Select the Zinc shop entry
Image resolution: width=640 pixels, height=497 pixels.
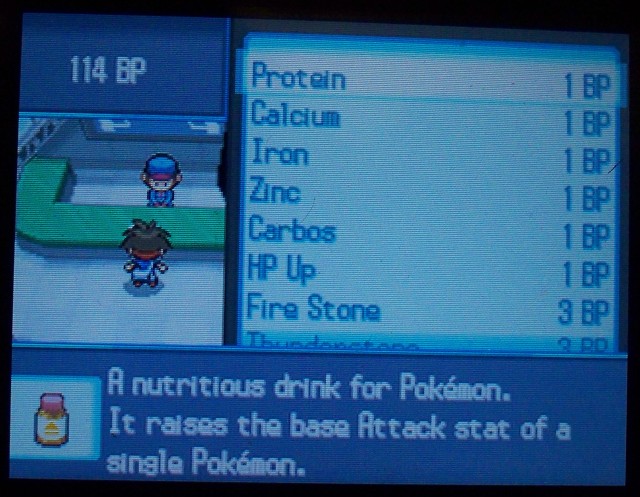click(x=276, y=192)
